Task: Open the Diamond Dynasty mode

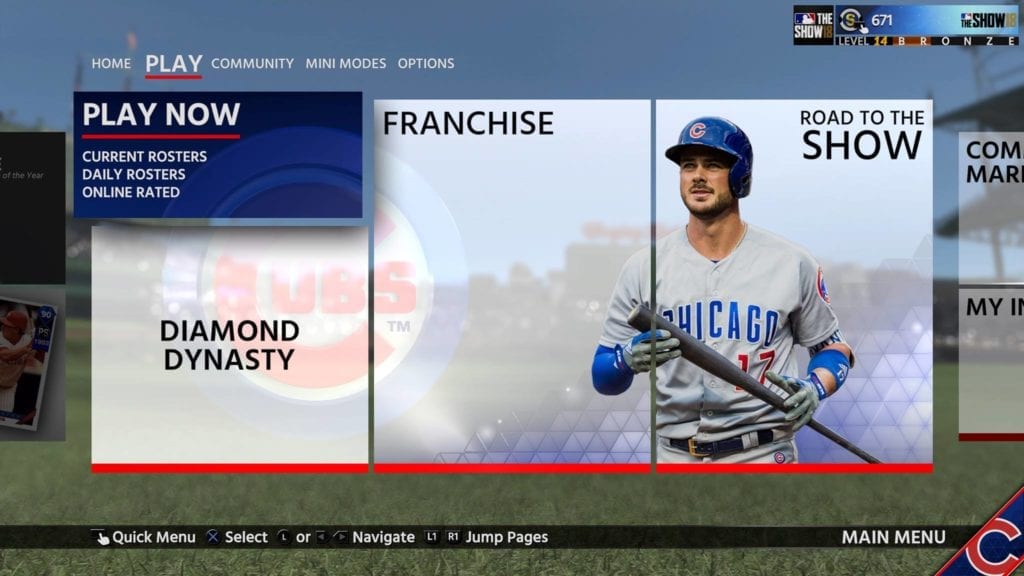Action: click(x=229, y=345)
